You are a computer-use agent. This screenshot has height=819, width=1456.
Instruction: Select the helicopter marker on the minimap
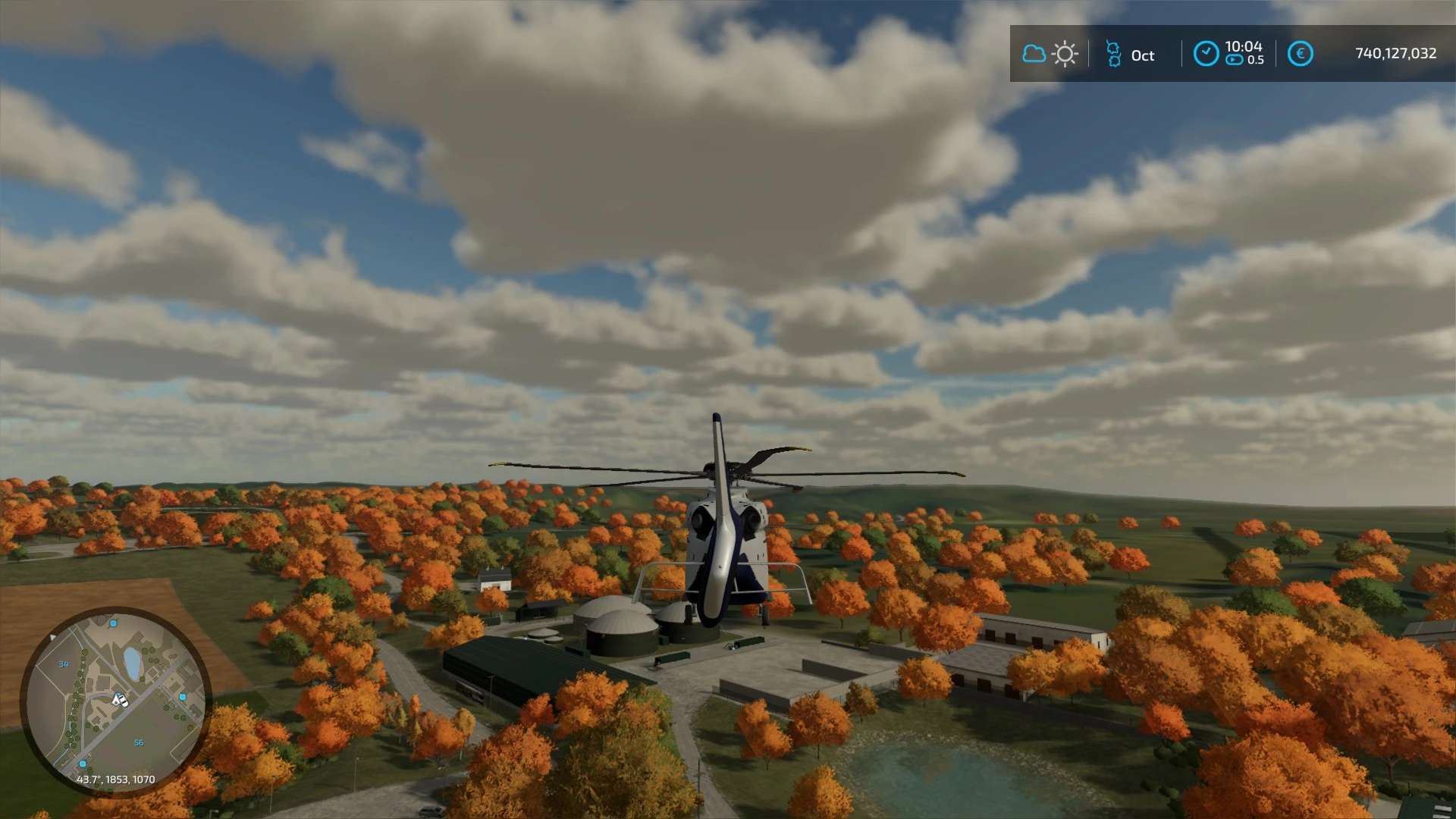tap(120, 699)
